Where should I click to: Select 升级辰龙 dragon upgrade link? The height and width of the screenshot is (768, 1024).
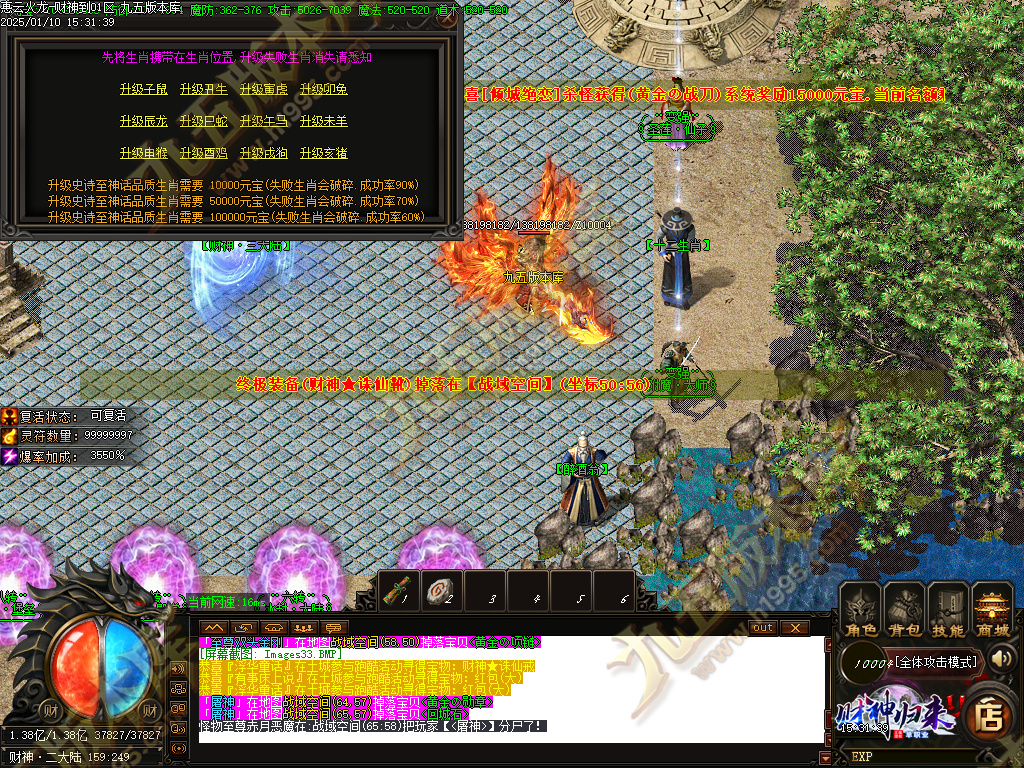(144, 122)
